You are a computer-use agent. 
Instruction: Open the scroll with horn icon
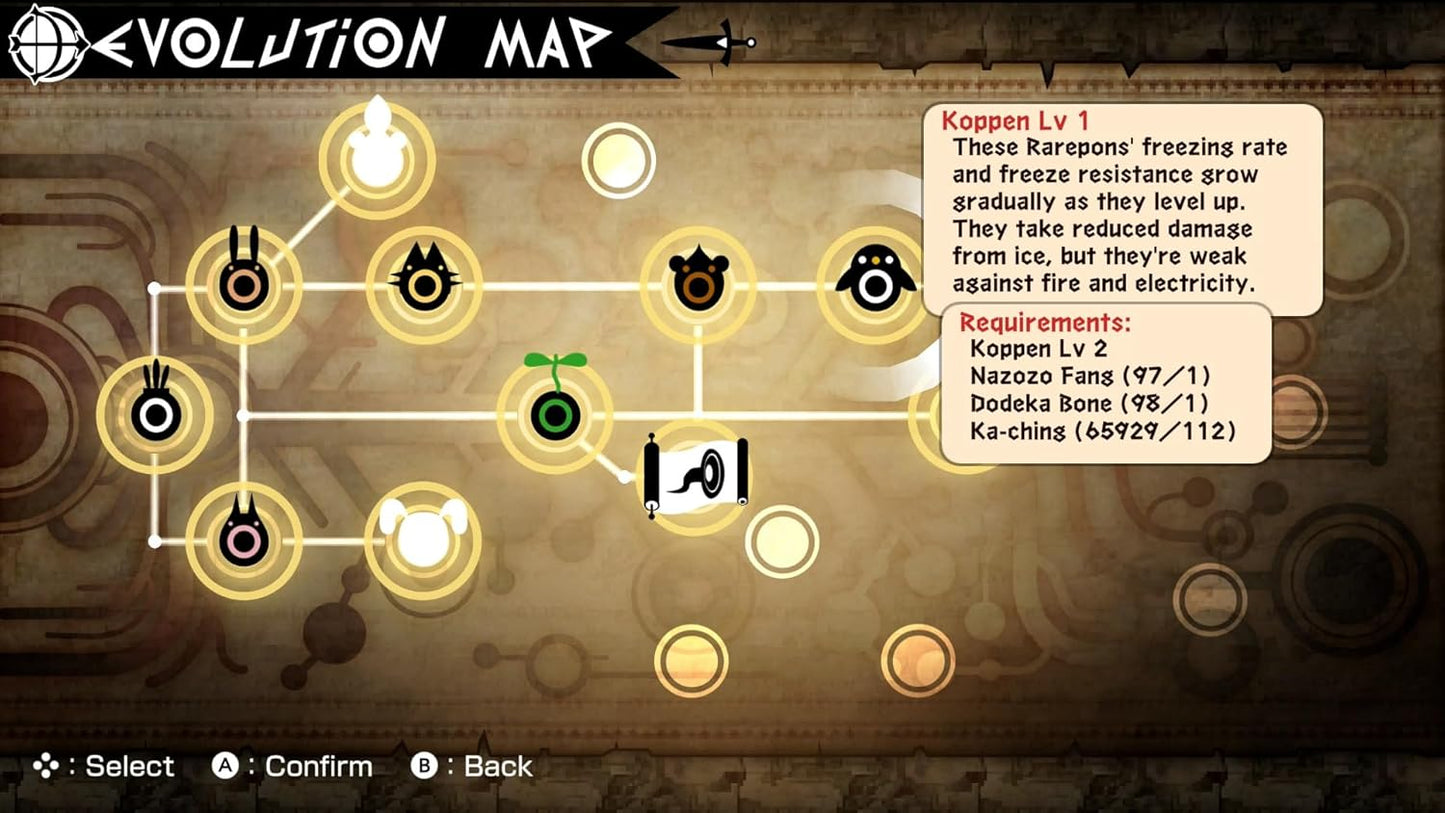pos(697,476)
